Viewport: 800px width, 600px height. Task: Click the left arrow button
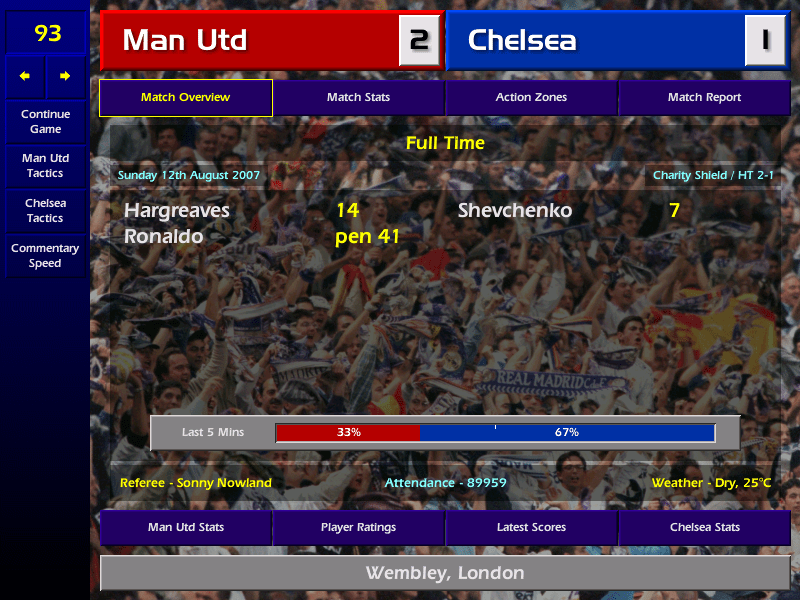(x=25, y=76)
